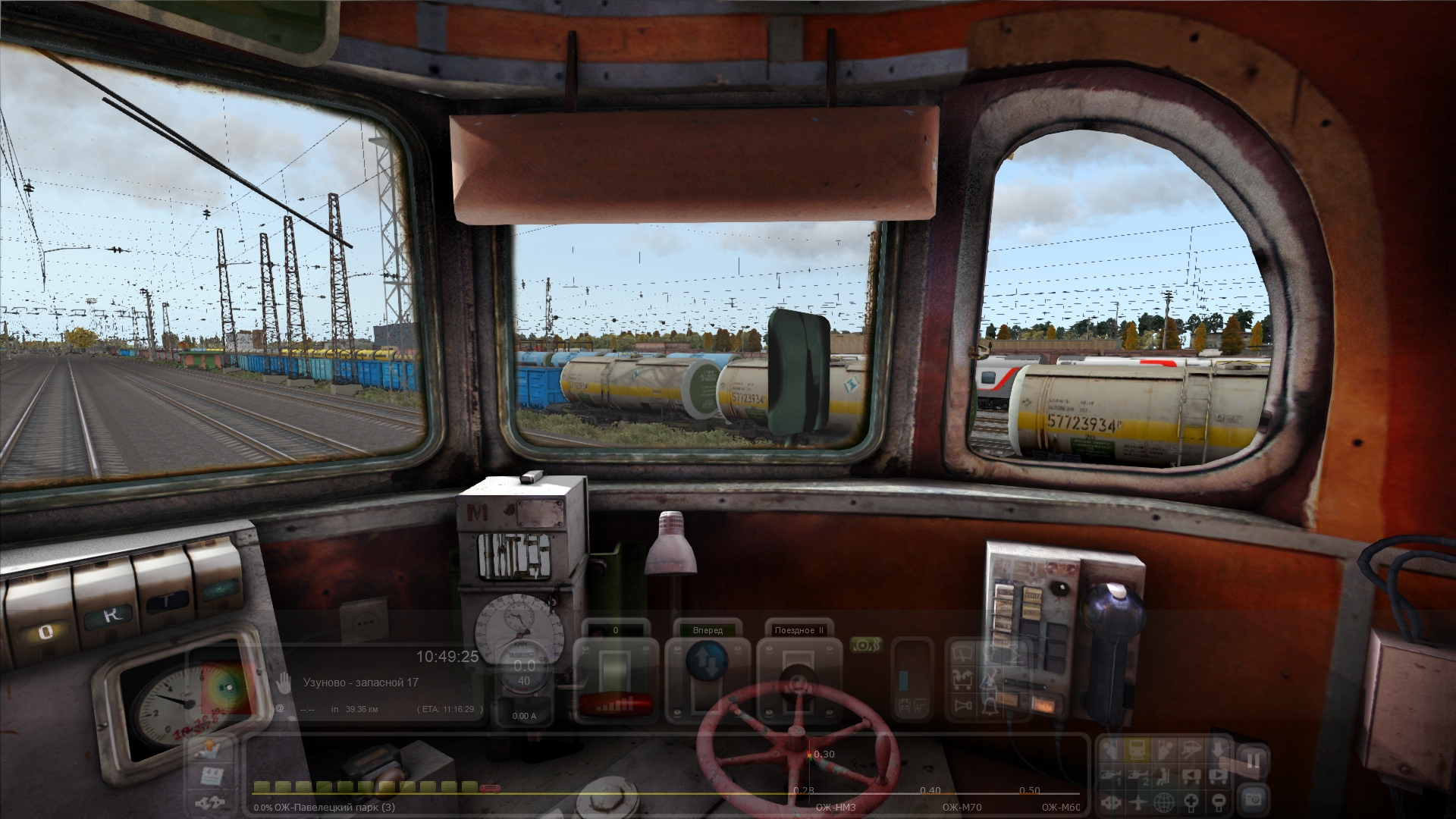Select helicopter camera view 1

(x=1111, y=777)
